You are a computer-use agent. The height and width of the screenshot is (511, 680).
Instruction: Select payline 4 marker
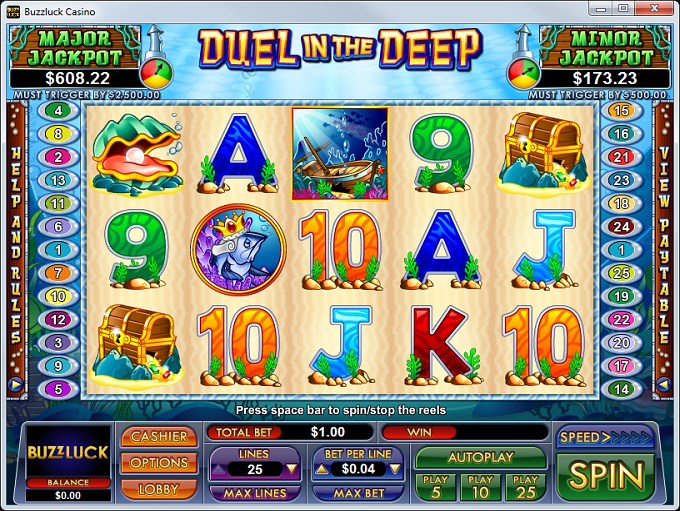[58, 110]
